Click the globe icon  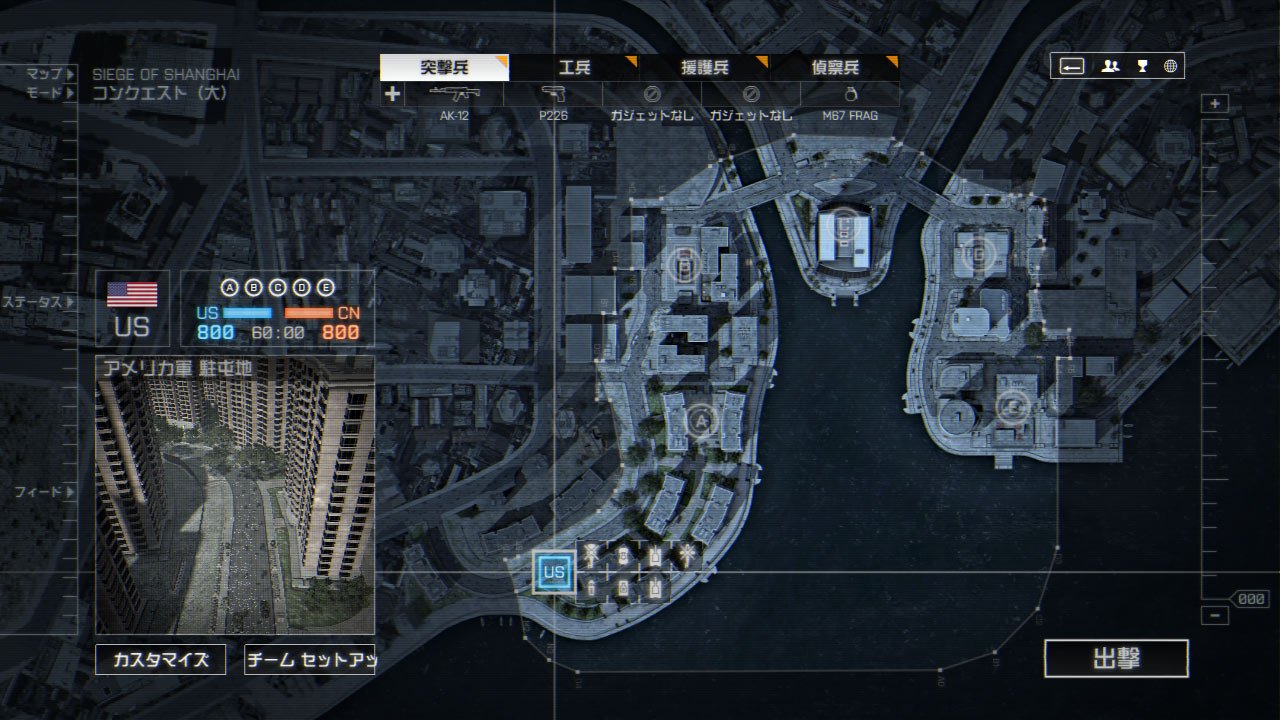tap(1170, 66)
